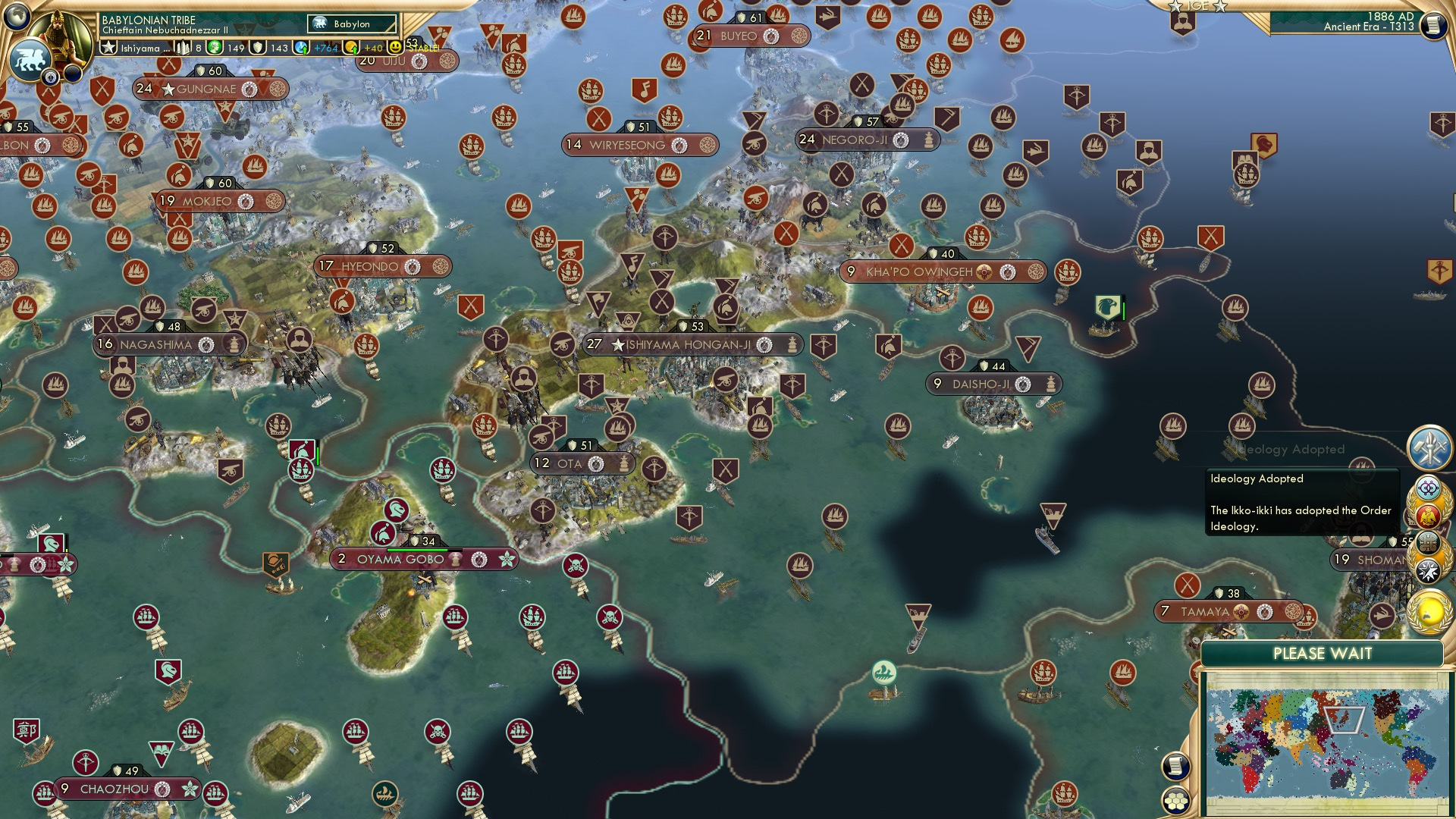
Task: Click the happiness smiley icon showing 53 STABLE
Action: tap(396, 47)
